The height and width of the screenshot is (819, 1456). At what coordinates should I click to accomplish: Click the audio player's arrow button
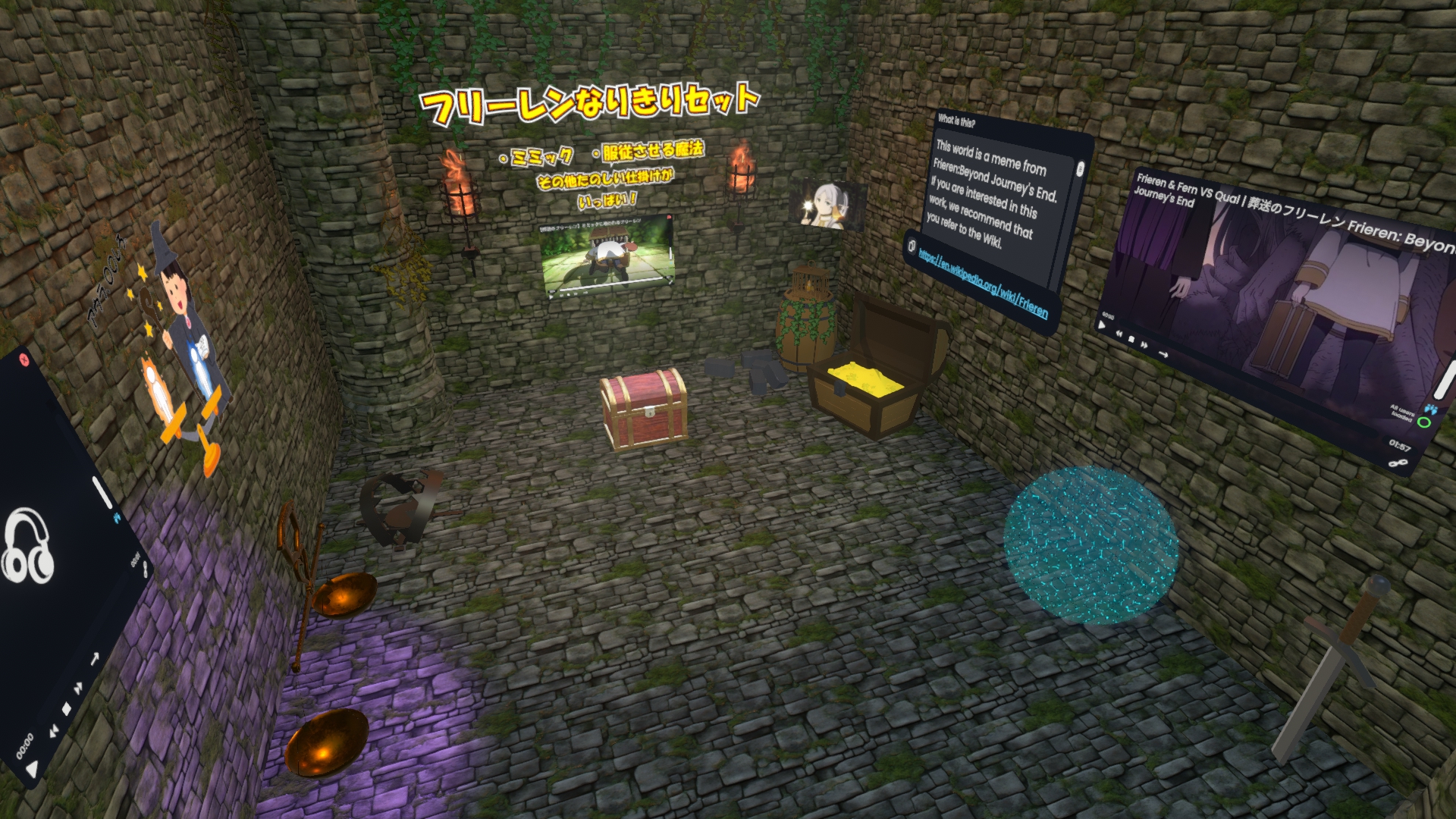[95, 658]
